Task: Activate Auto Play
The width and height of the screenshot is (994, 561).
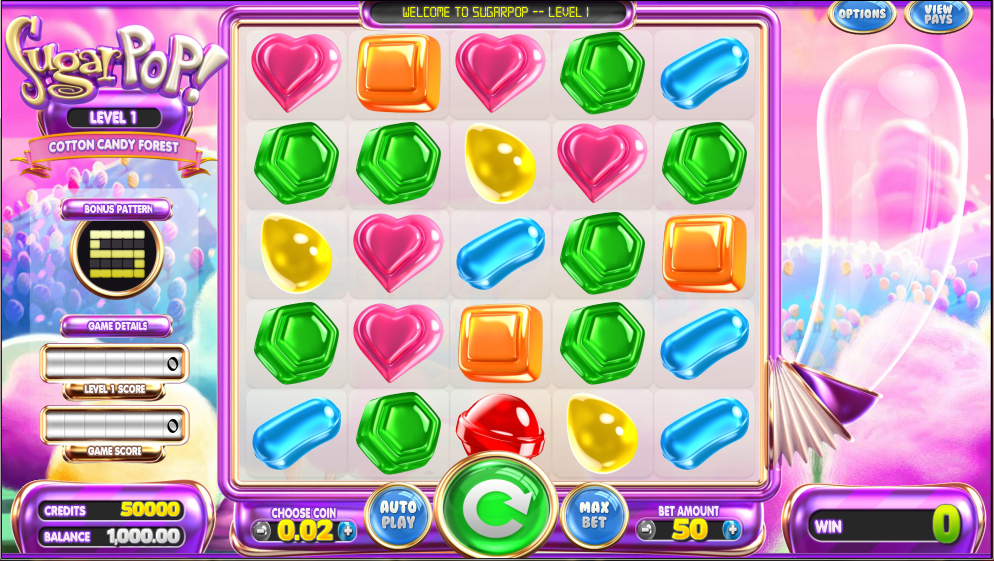Action: (x=398, y=514)
